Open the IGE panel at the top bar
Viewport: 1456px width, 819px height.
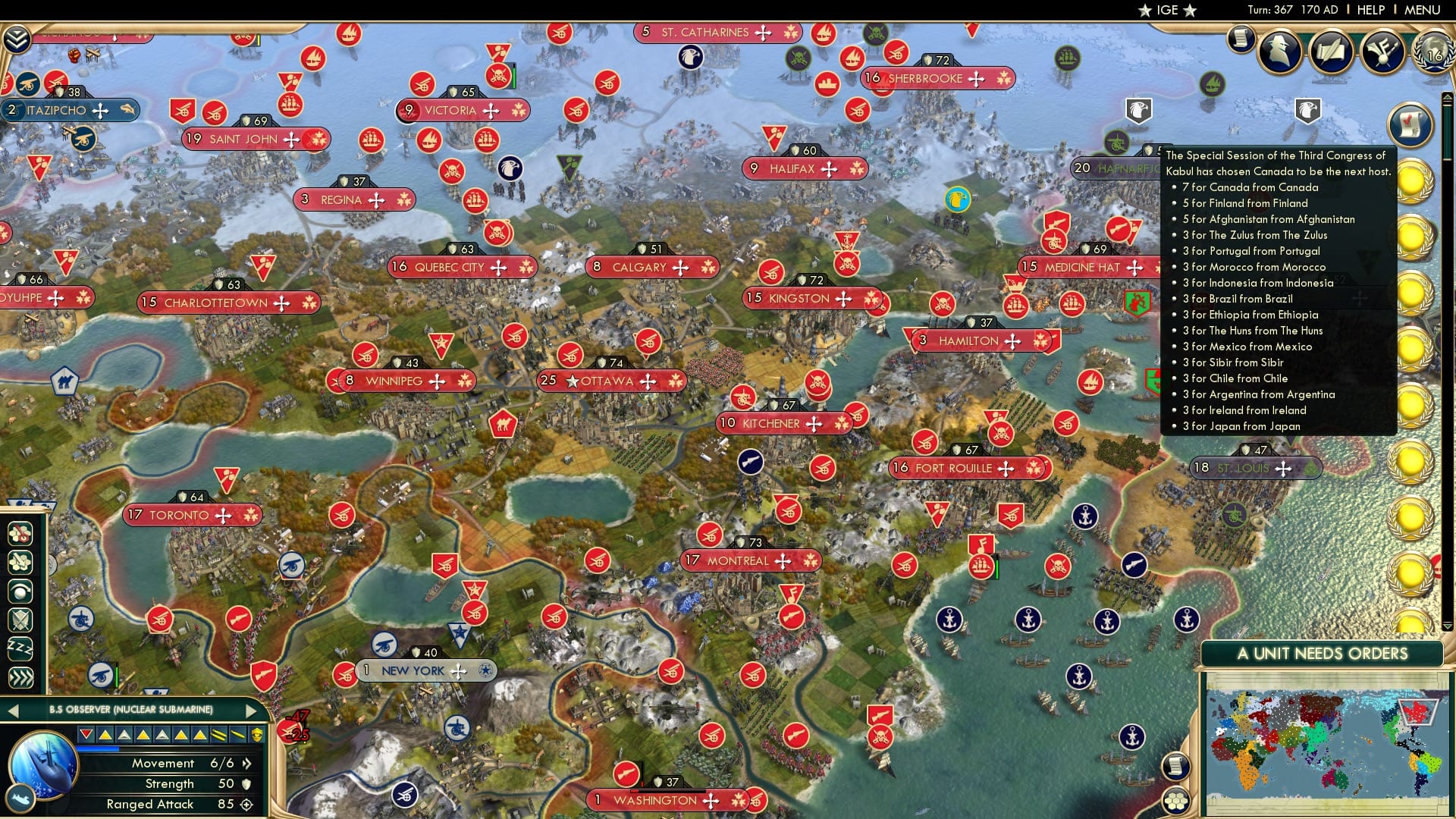tap(1166, 10)
